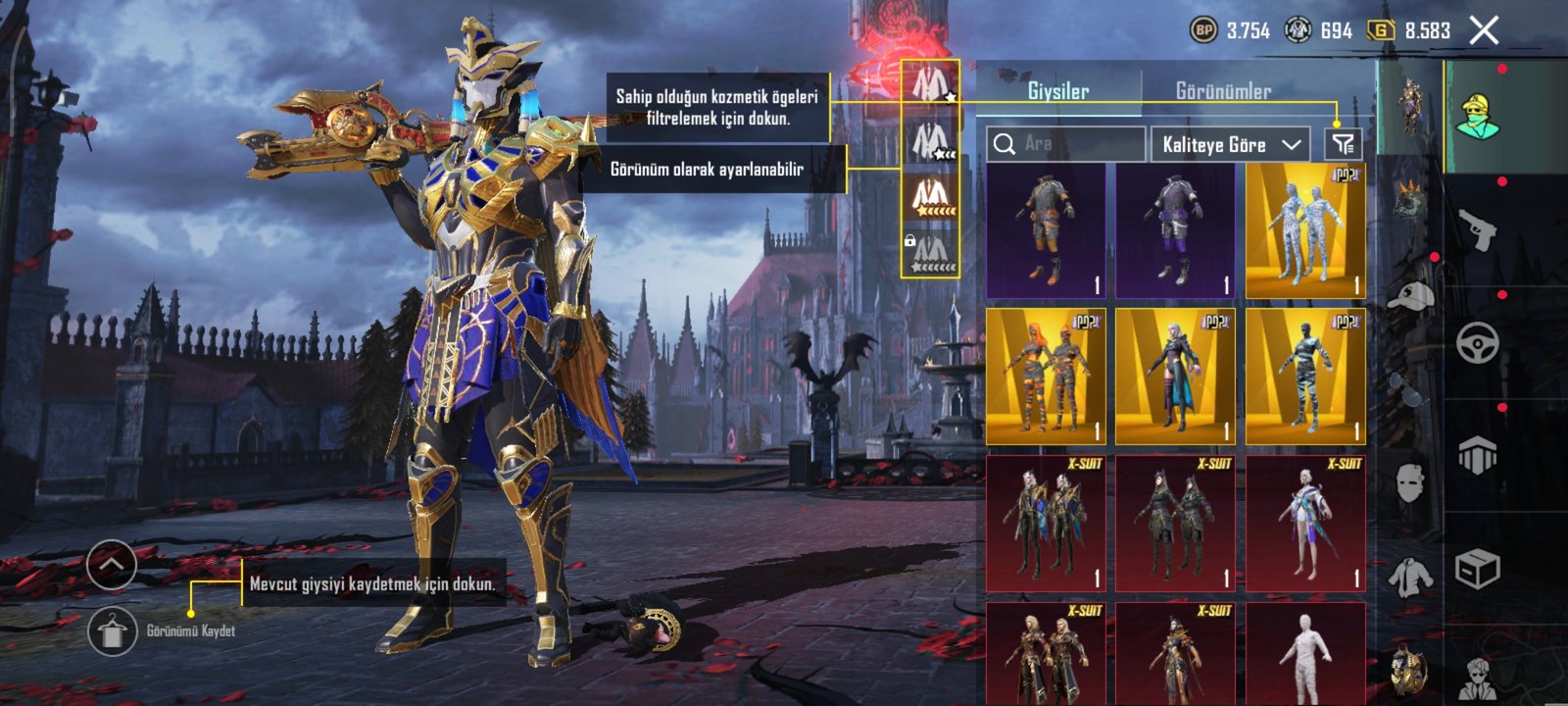Open the jacket clothing category
Viewport: 1568px width, 706px height.
pos(1411,577)
